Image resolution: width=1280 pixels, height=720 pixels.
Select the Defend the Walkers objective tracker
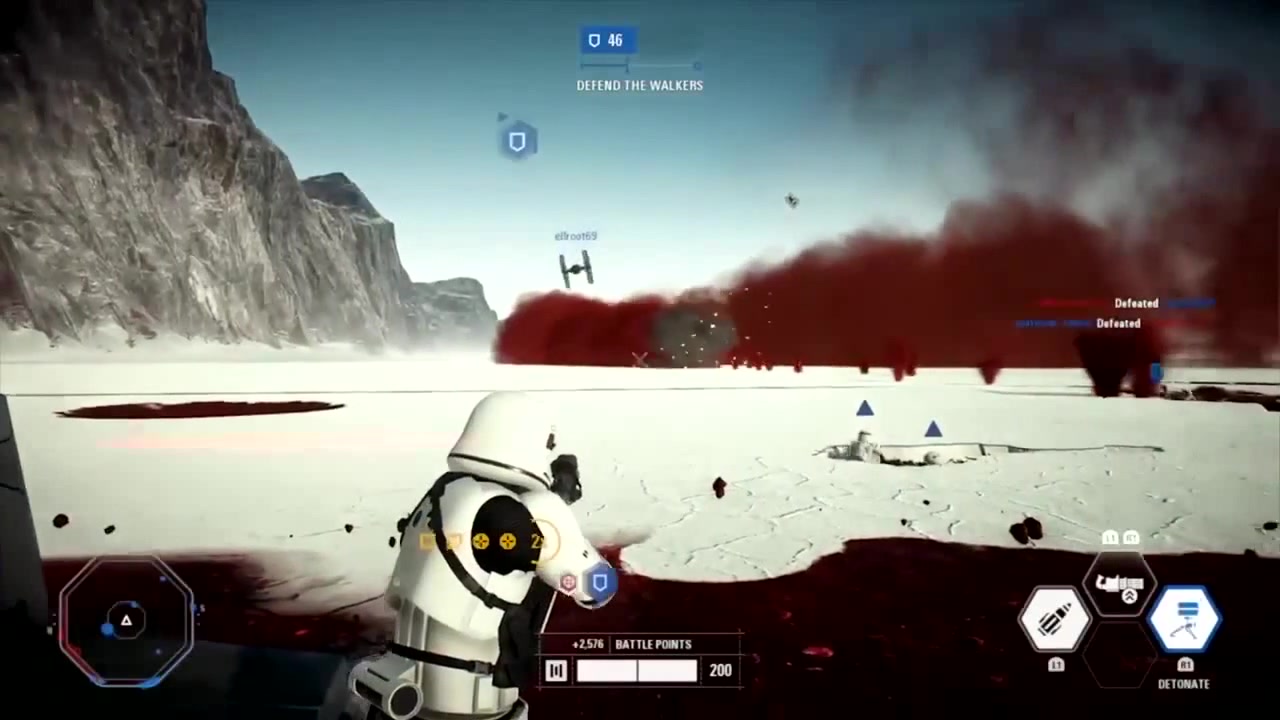tap(639, 62)
